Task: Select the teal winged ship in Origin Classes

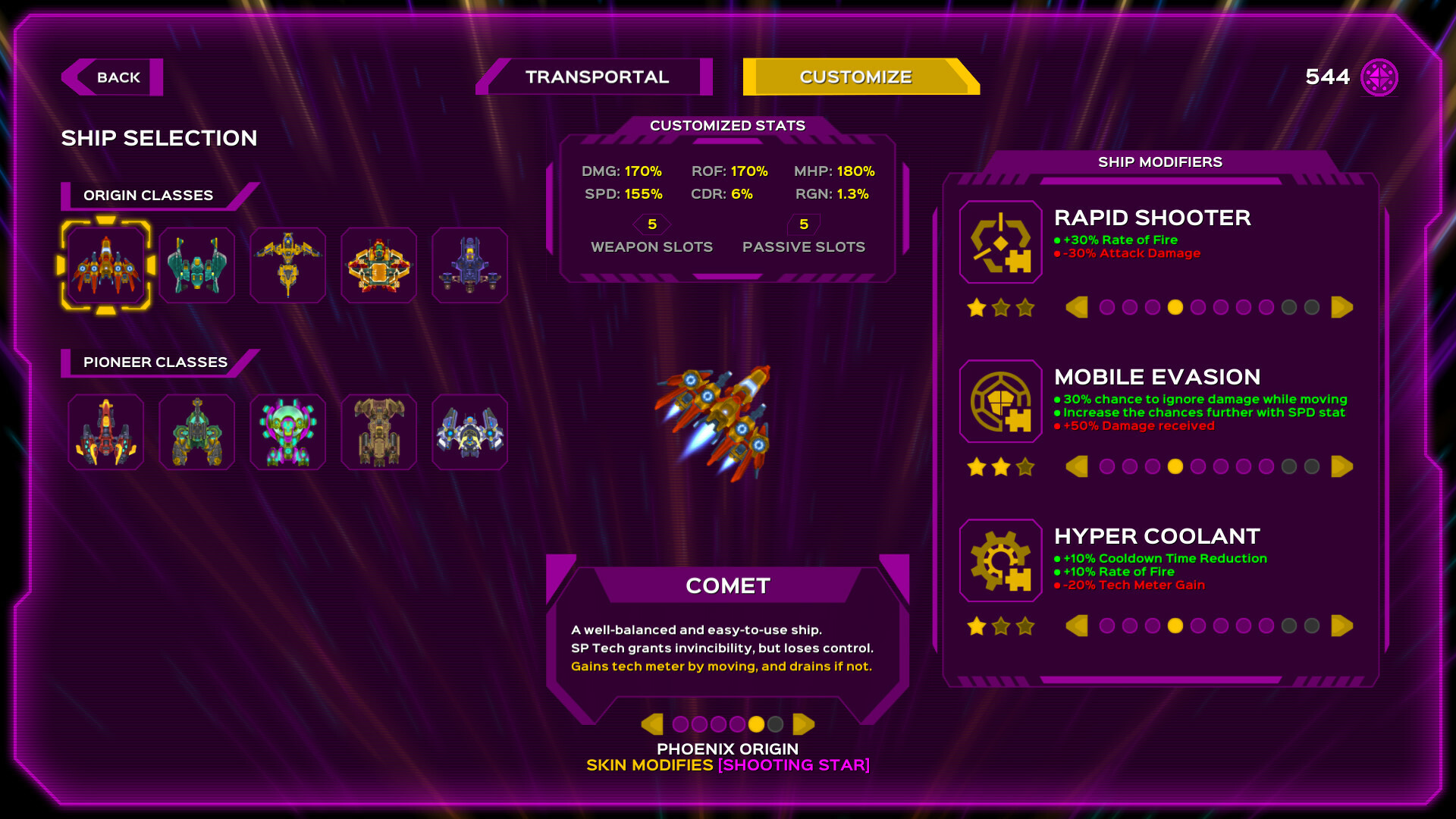Action: pos(197,265)
